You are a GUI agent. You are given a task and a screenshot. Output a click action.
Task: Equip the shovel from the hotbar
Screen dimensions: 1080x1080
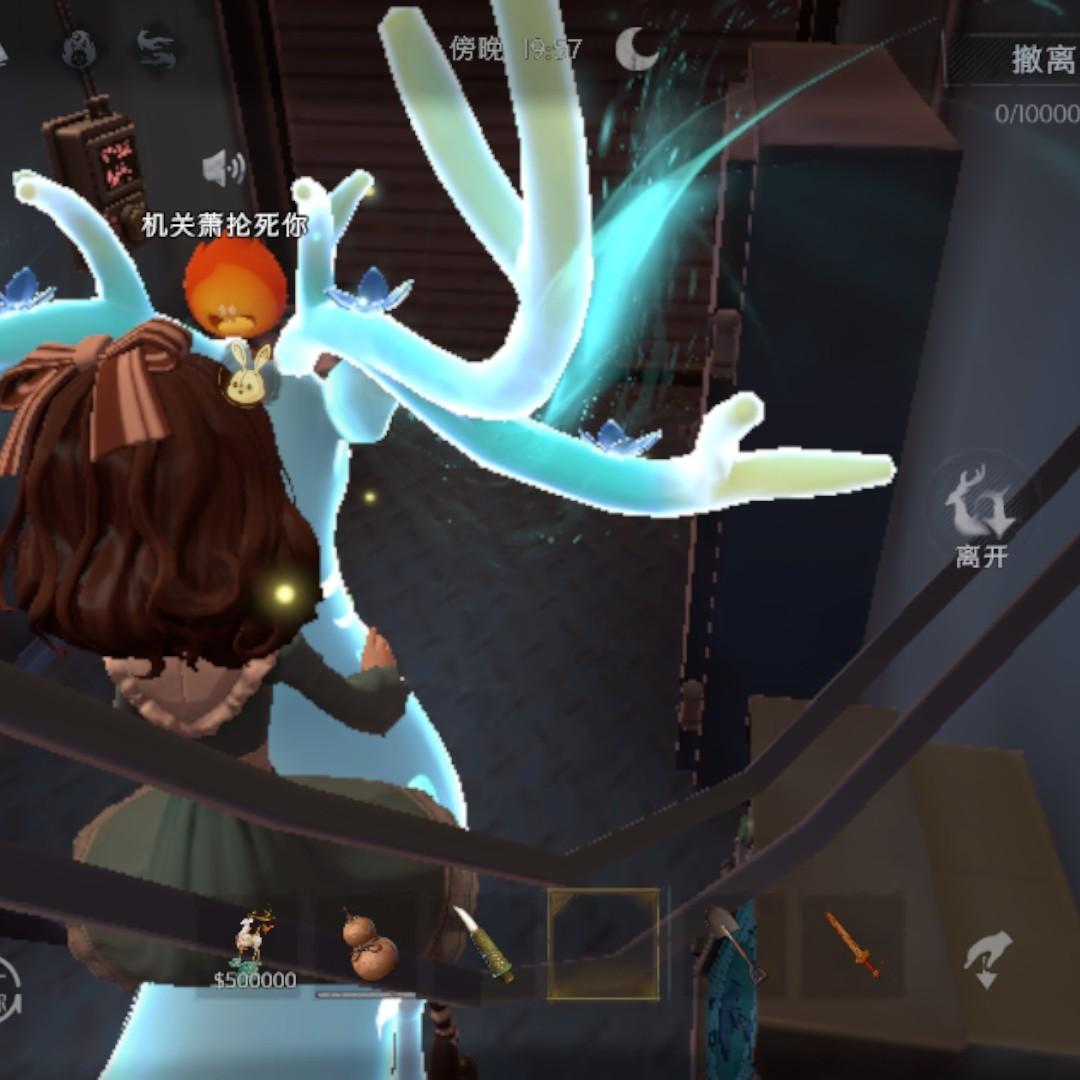coord(733,943)
